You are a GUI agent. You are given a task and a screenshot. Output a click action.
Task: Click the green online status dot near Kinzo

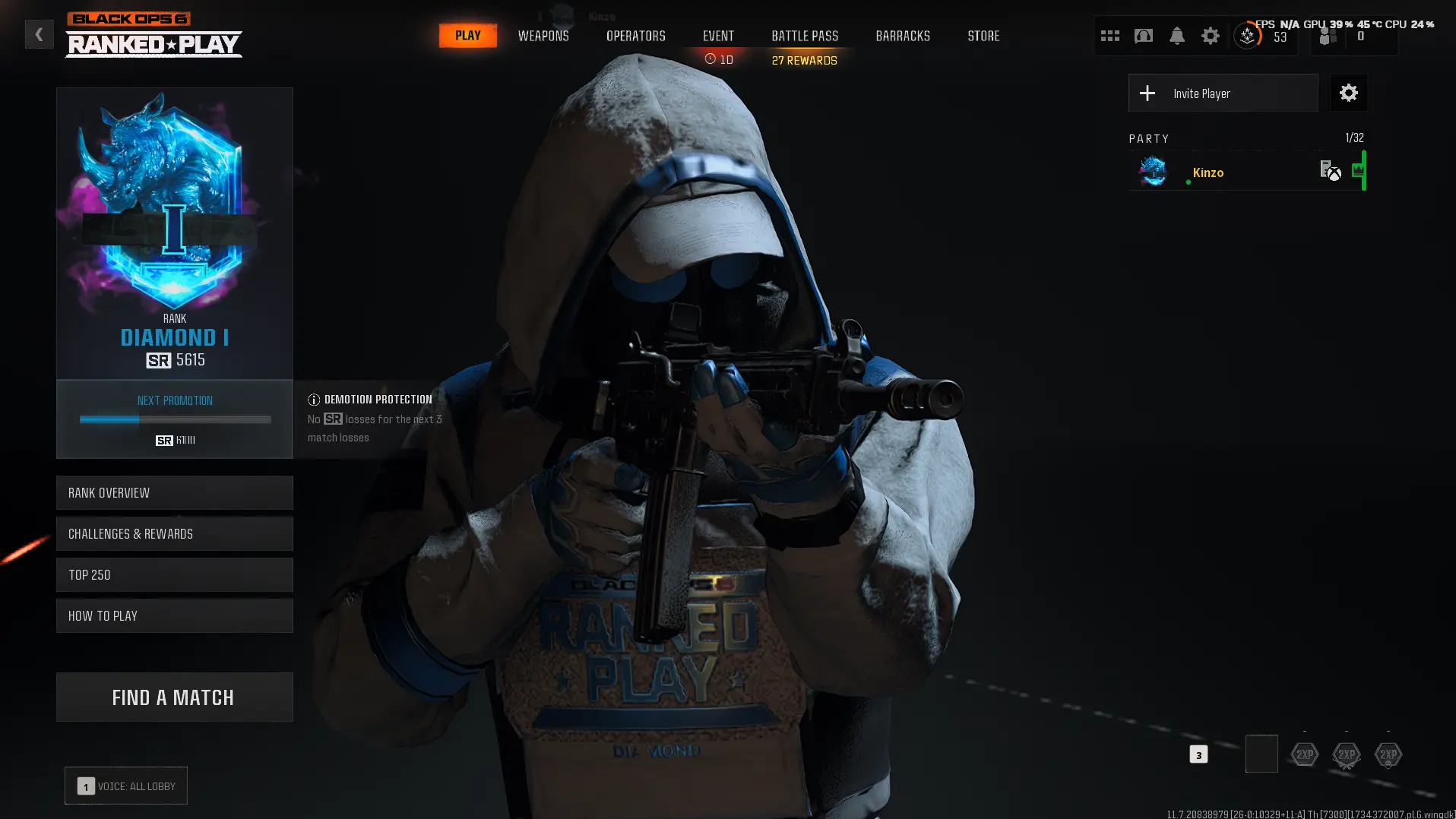click(1189, 182)
